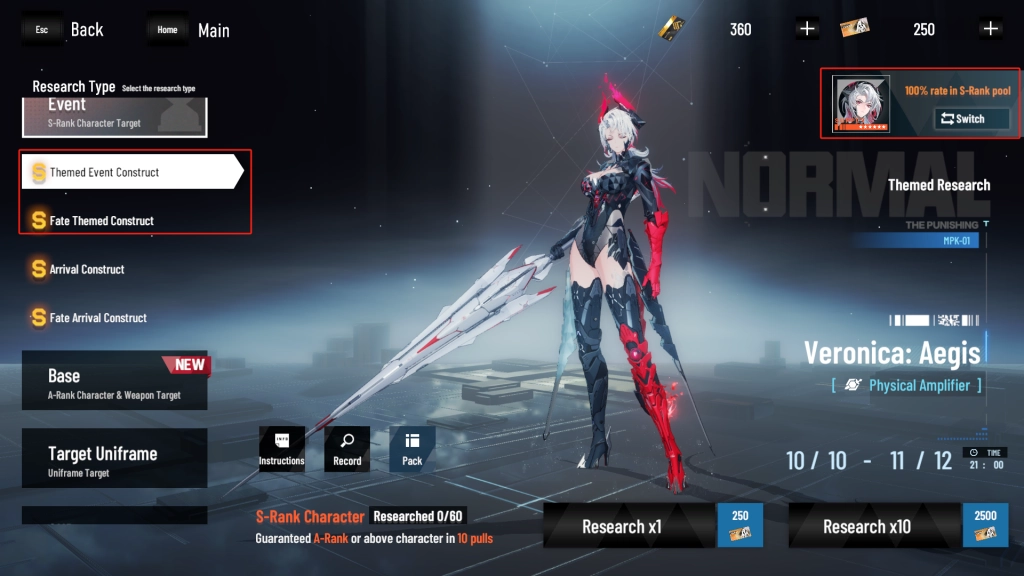Viewport: 1024px width, 576px height.
Task: Open the research Record
Action: [x=347, y=450]
